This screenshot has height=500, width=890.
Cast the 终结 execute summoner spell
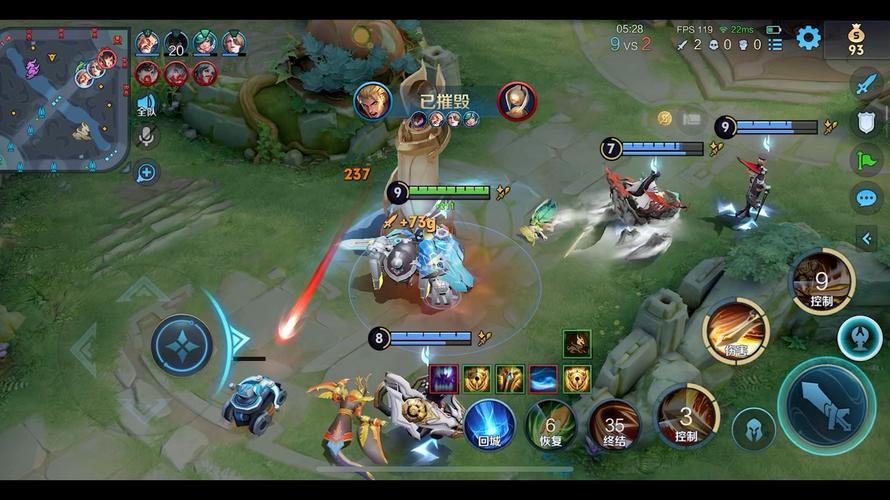614,424
